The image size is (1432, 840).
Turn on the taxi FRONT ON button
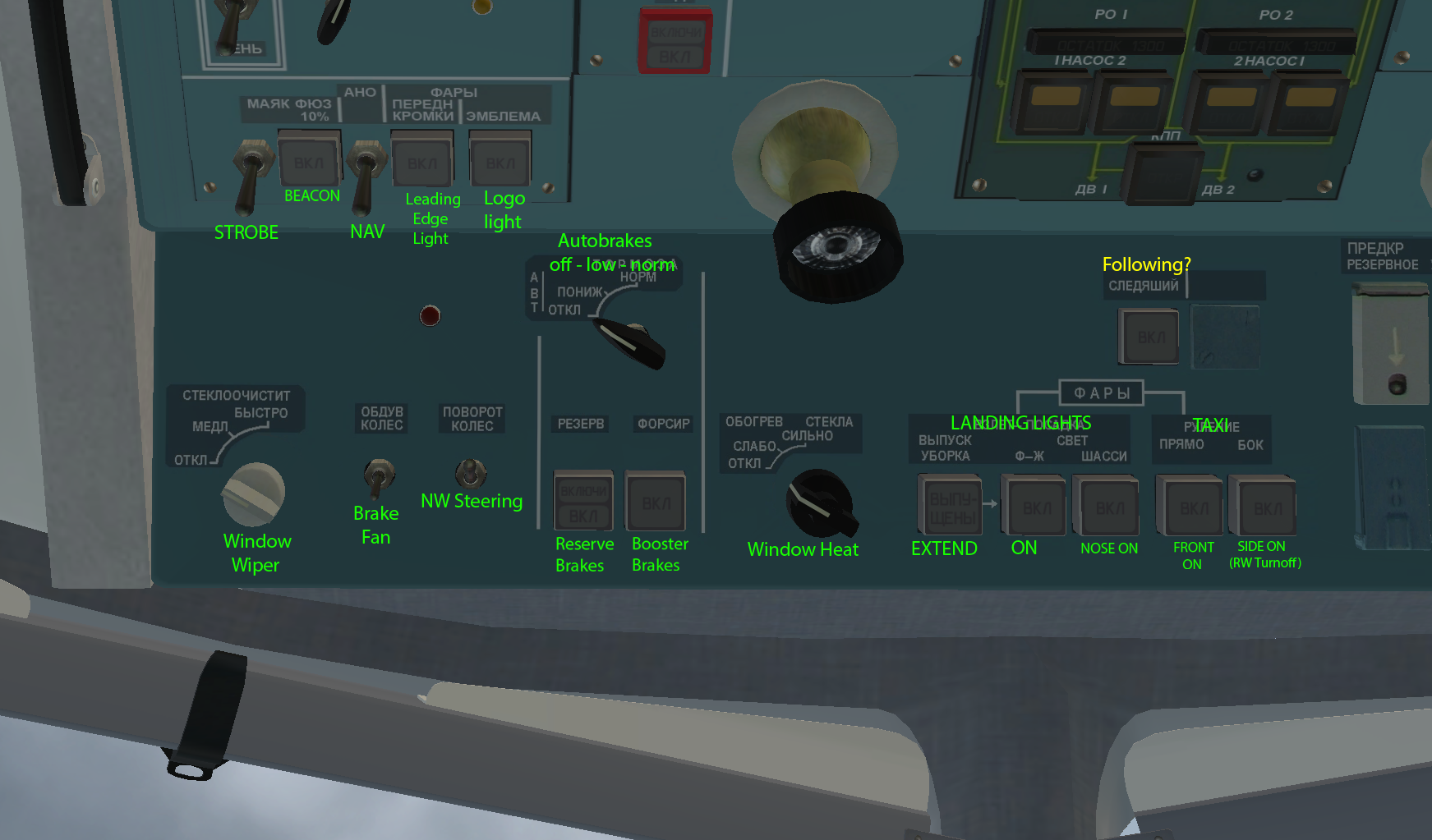tap(1193, 507)
